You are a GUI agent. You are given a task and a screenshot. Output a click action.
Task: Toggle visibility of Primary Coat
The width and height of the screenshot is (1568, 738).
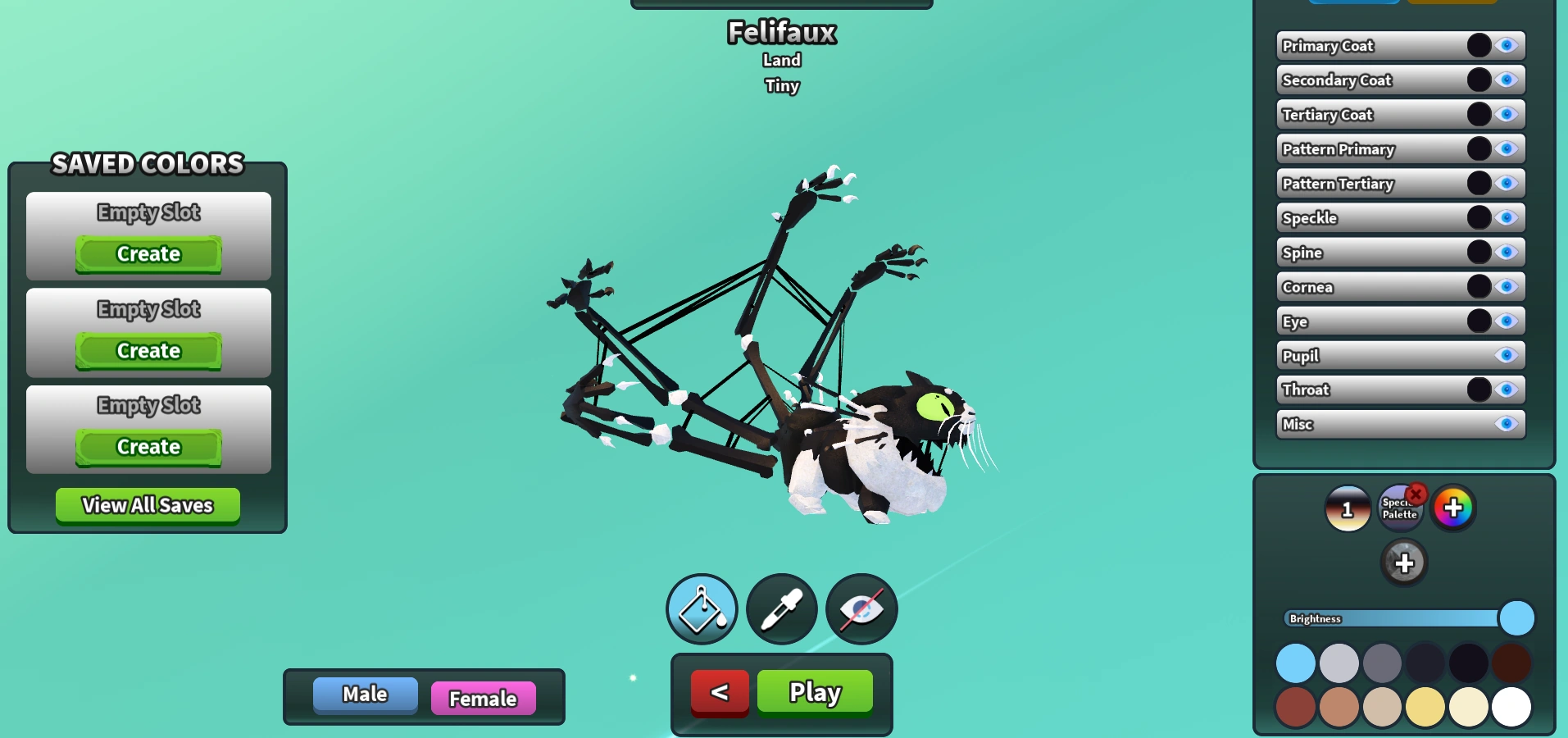1507,45
